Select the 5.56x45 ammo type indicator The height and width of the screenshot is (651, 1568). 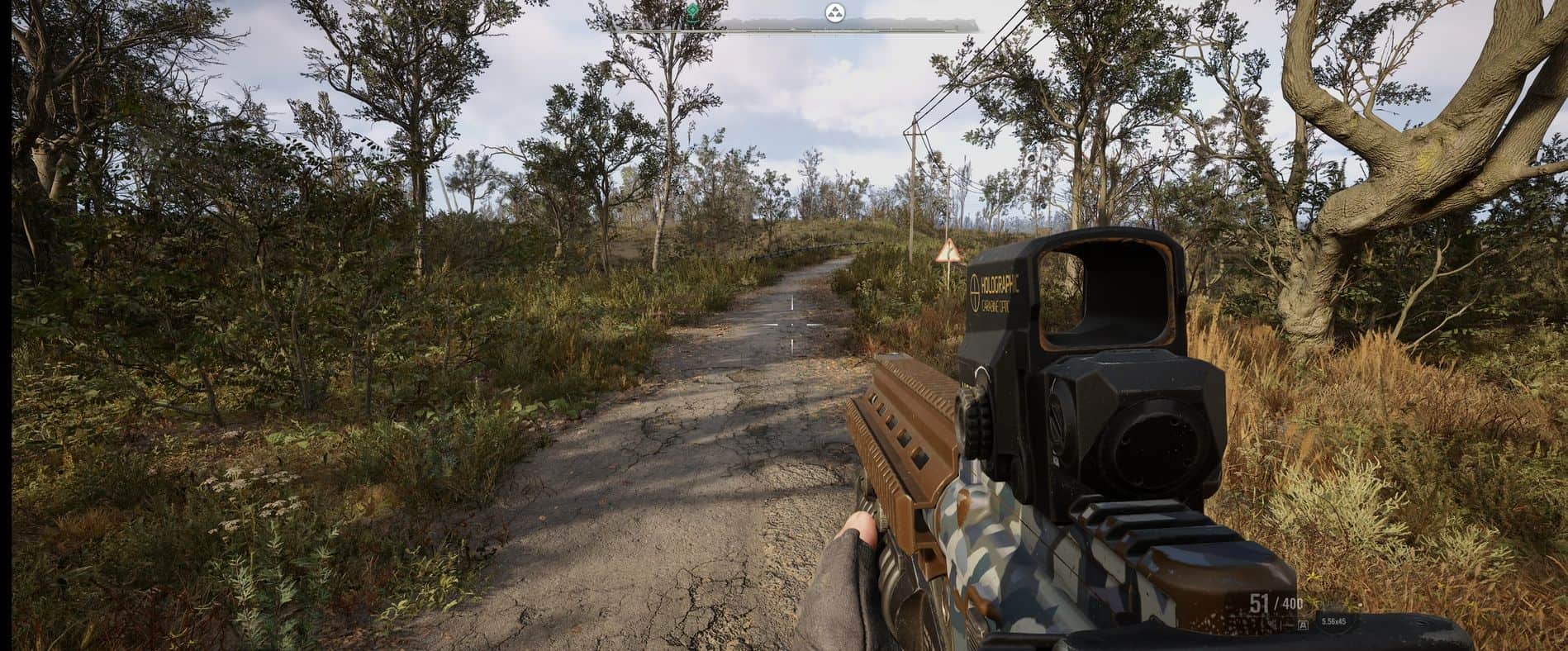pos(1333,621)
